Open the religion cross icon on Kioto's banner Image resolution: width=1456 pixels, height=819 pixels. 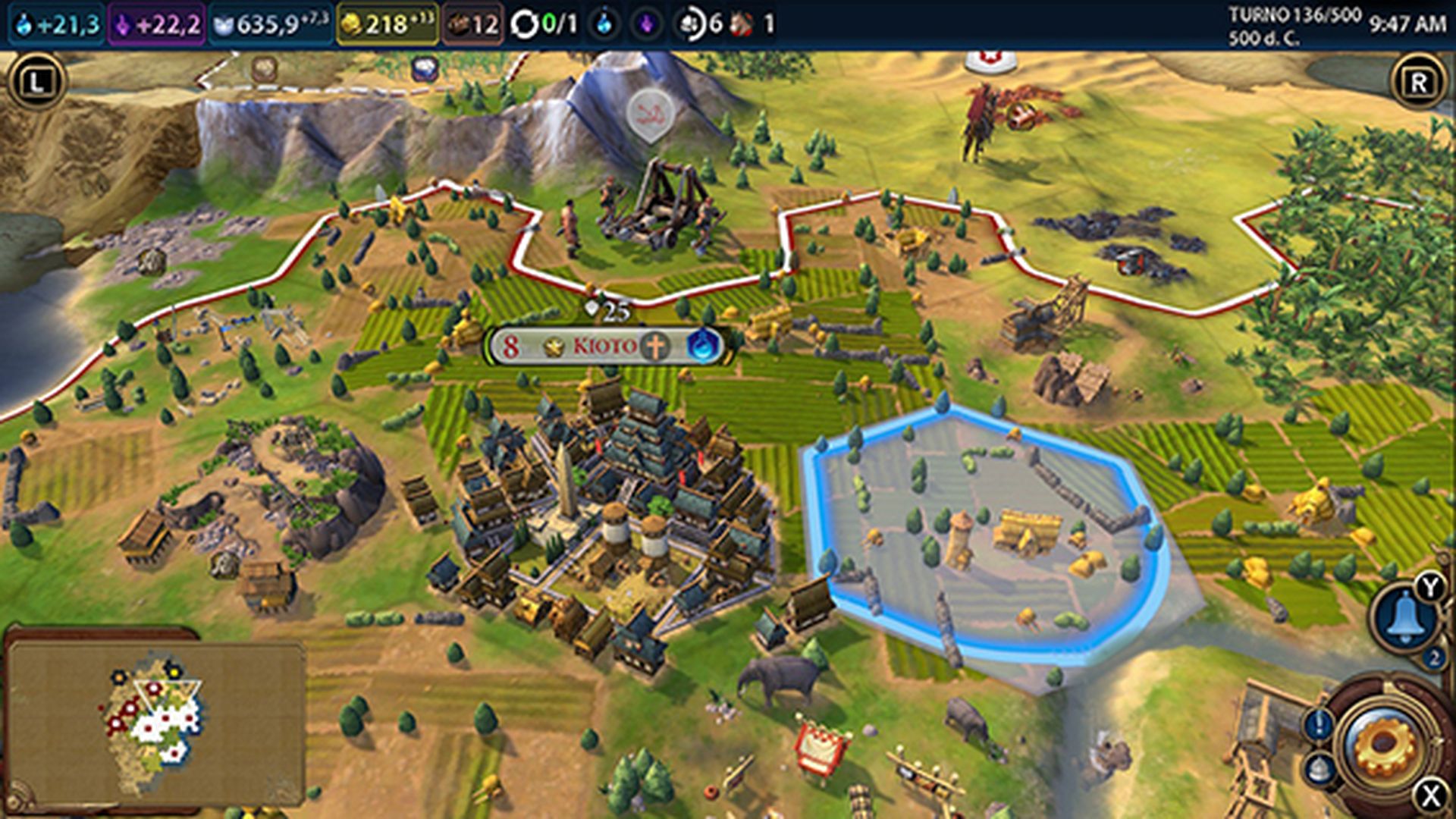pyautogui.click(x=657, y=346)
